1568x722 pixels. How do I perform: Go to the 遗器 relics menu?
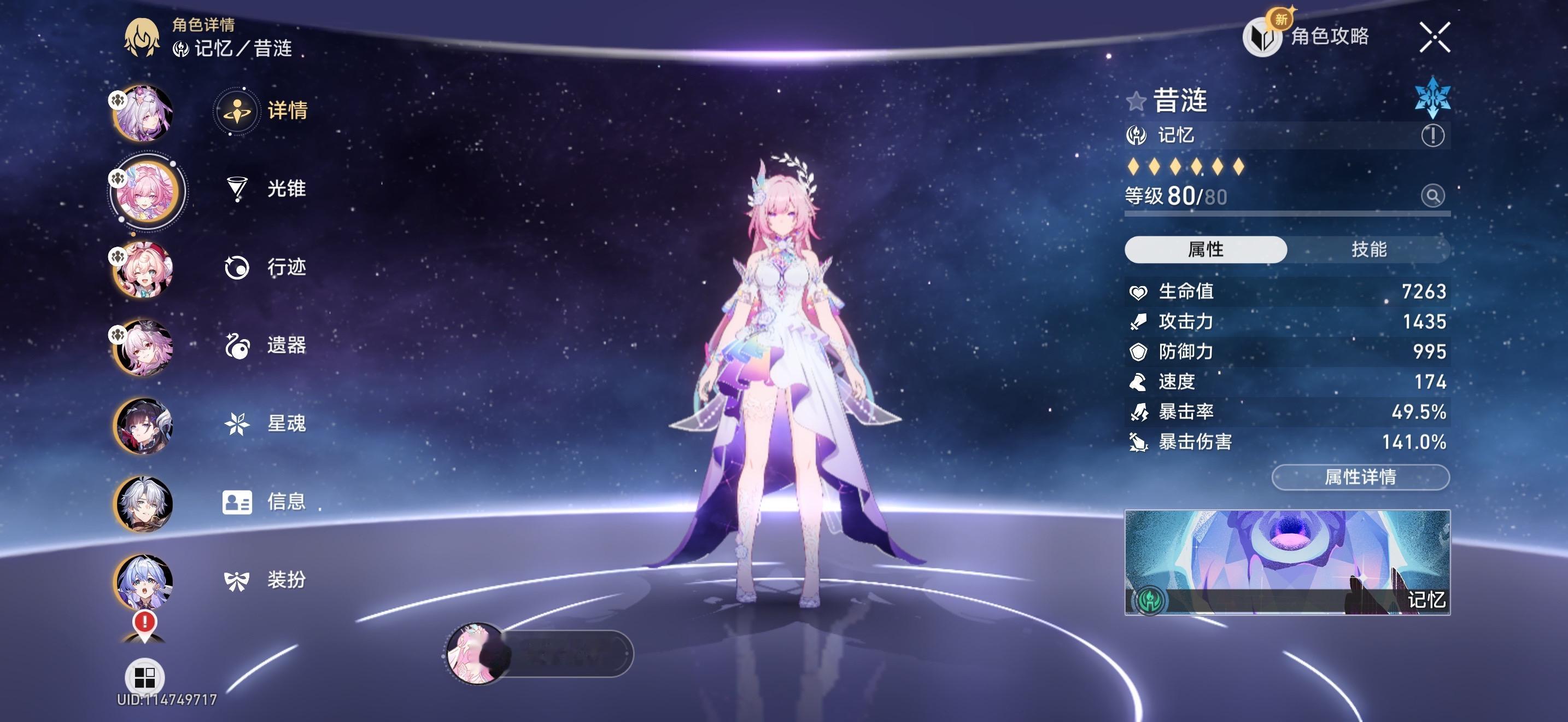tap(265, 345)
